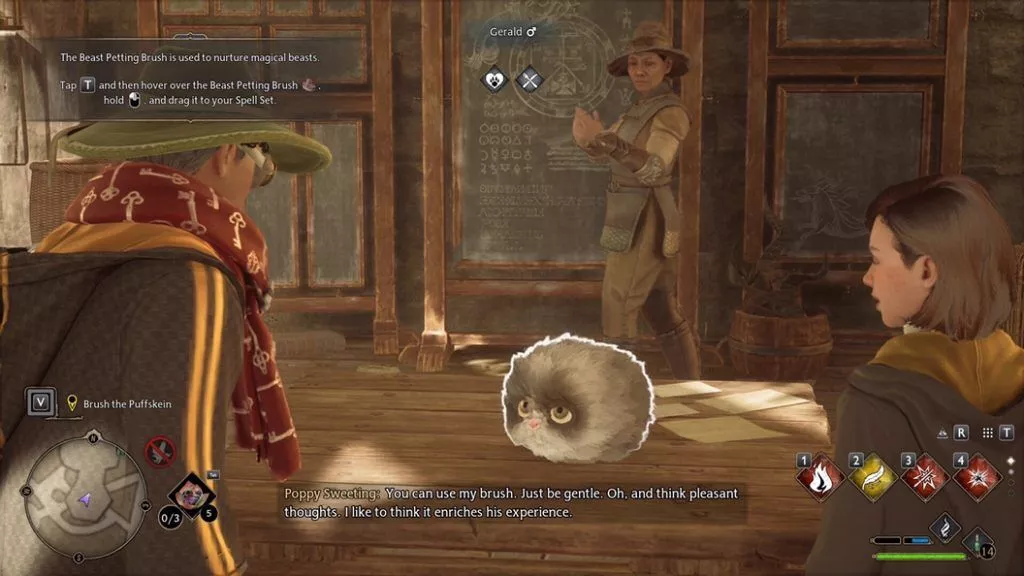Select the plant item tool wheel slot

pyautogui.click(x=189, y=495)
